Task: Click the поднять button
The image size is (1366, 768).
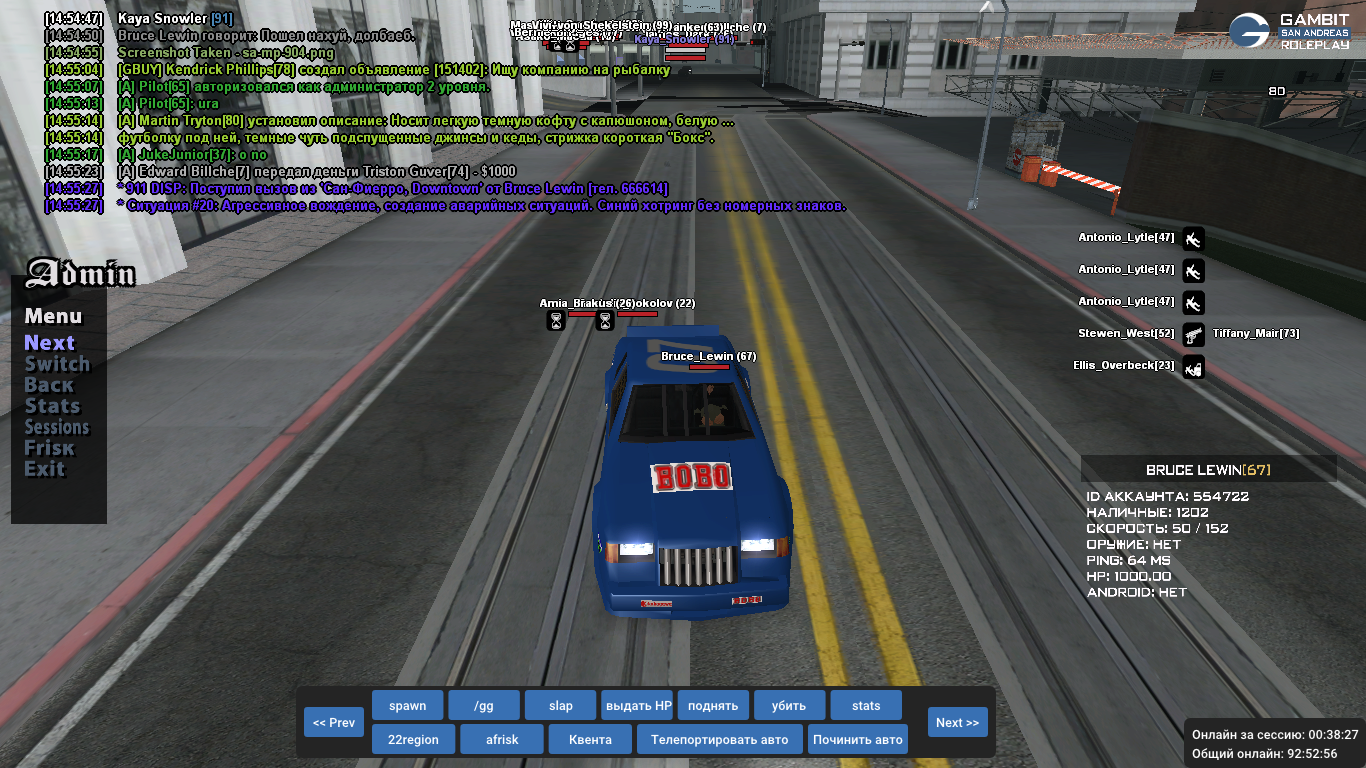Action: (x=713, y=705)
